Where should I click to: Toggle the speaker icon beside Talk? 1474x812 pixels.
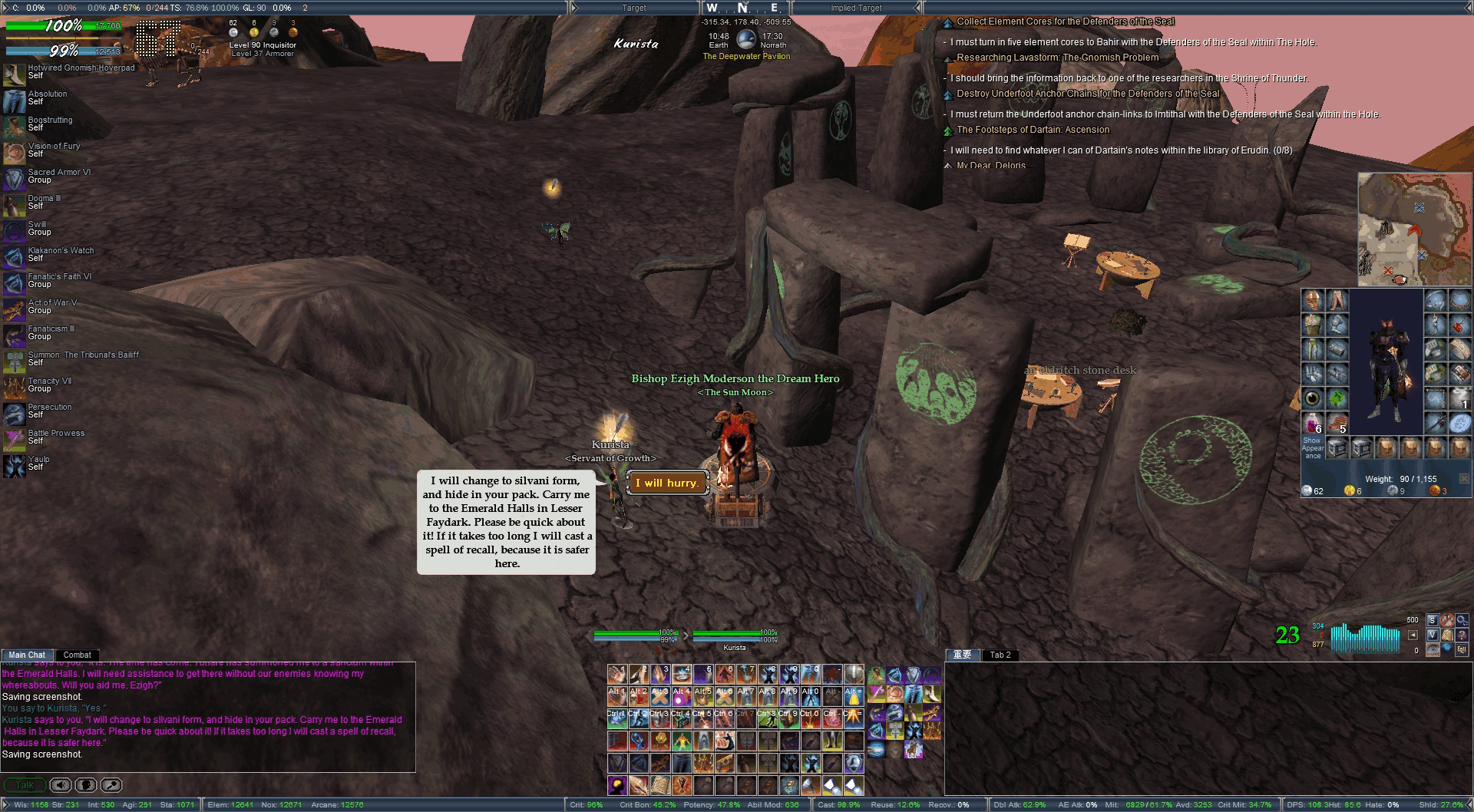[61, 784]
